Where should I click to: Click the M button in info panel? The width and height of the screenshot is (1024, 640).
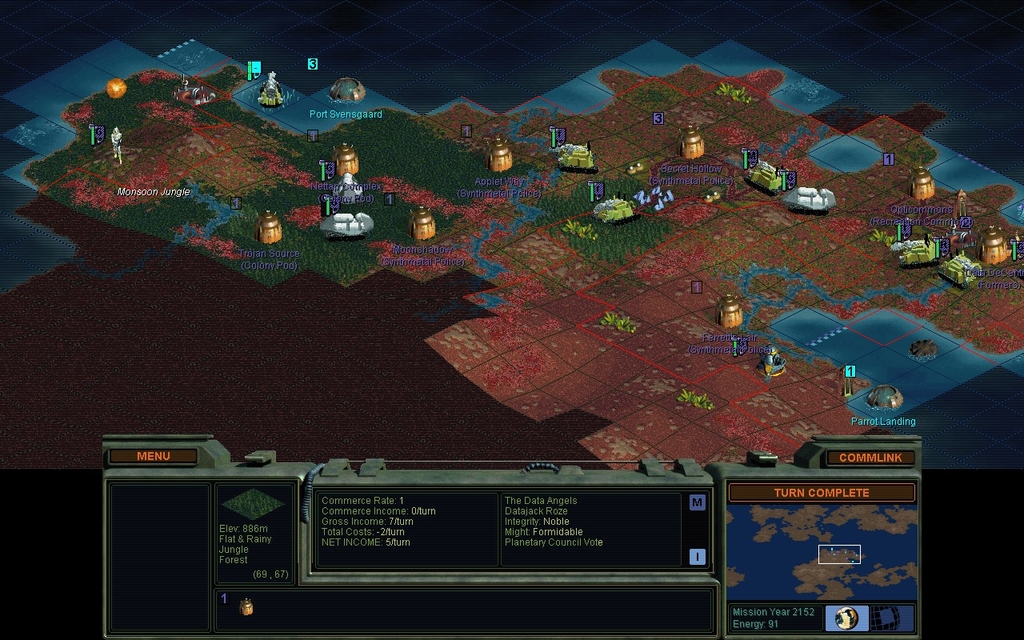click(x=697, y=502)
